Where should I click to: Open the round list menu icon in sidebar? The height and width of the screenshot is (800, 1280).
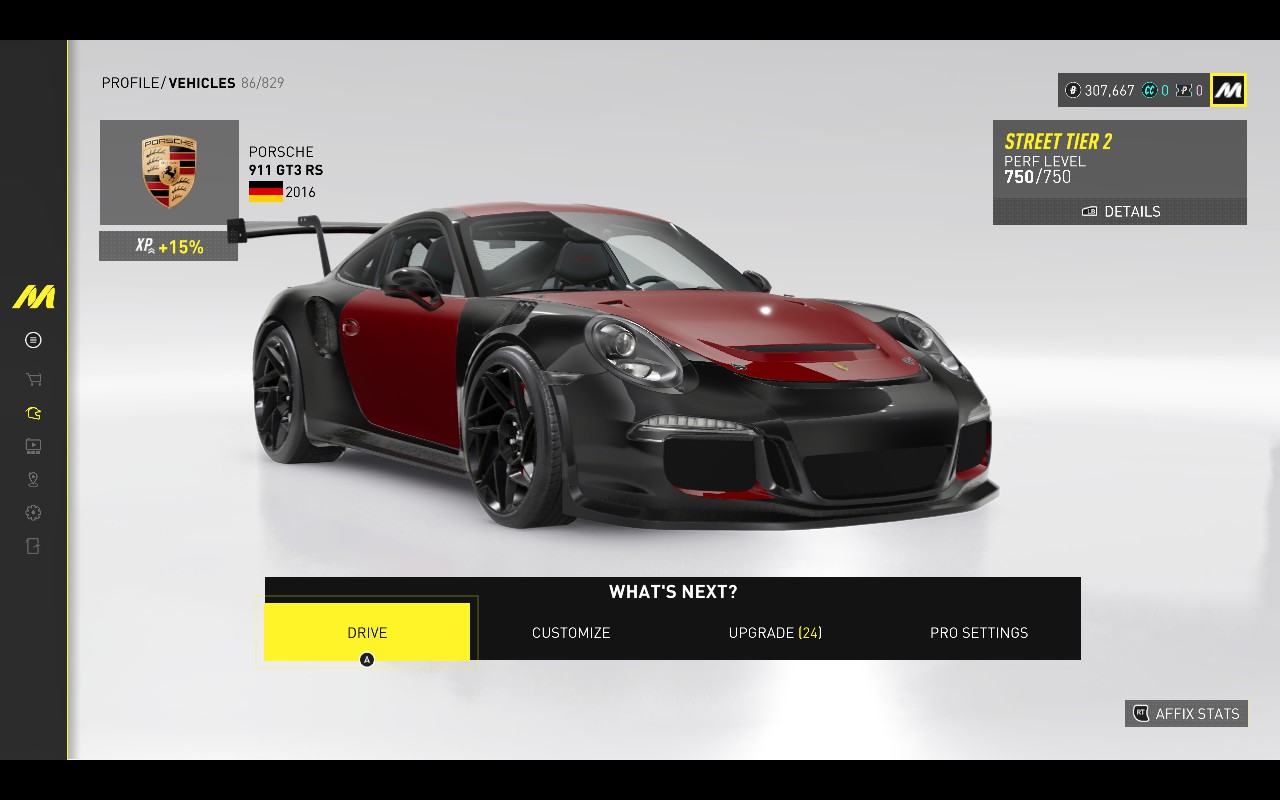(33, 340)
